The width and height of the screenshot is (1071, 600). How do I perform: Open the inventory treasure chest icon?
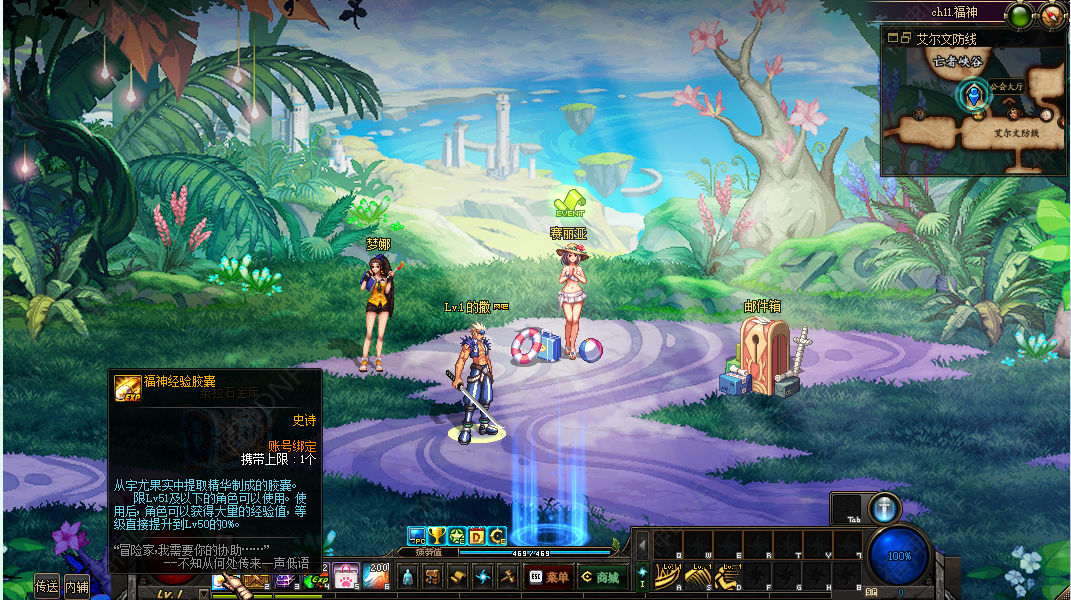tap(432, 577)
